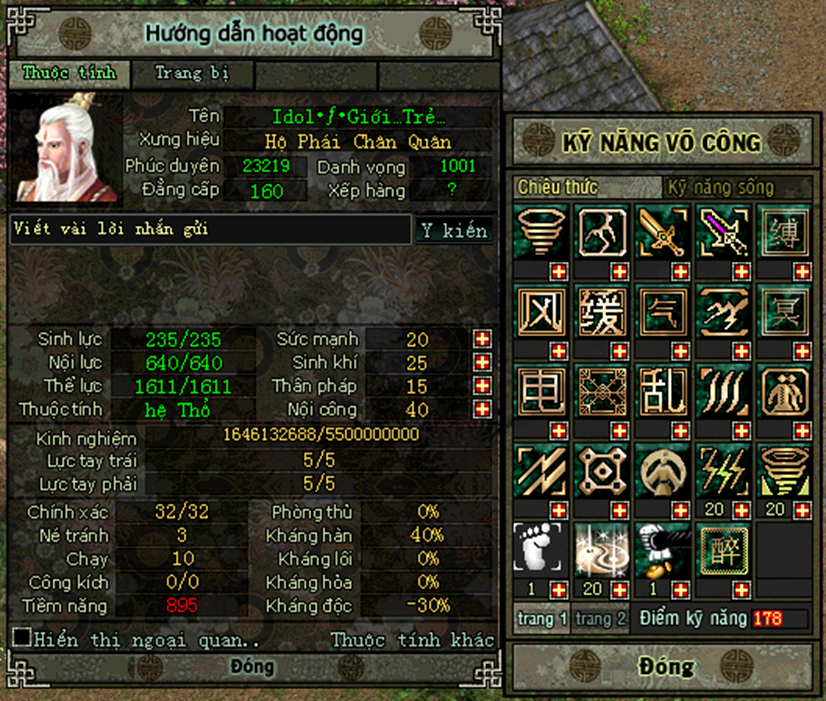
Task: Raise Thân pháp by one point
Action: tap(483, 386)
